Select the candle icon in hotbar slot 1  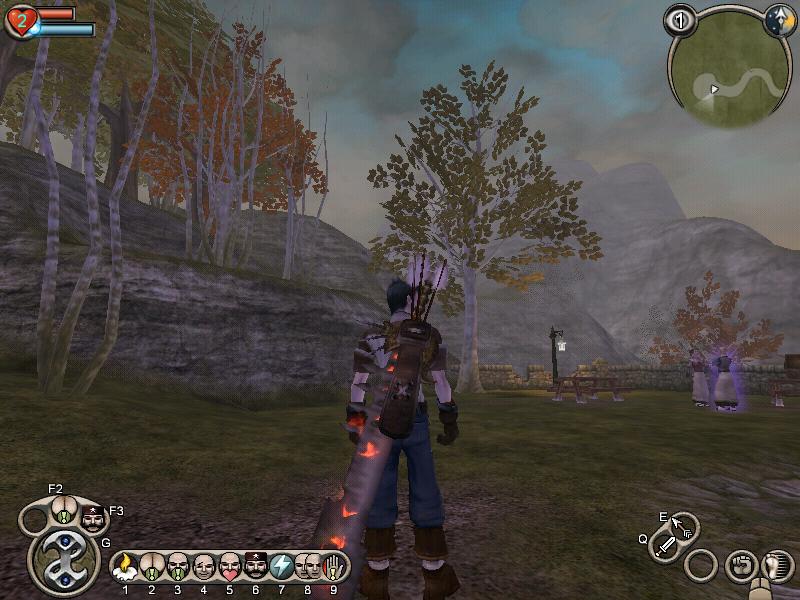point(125,567)
